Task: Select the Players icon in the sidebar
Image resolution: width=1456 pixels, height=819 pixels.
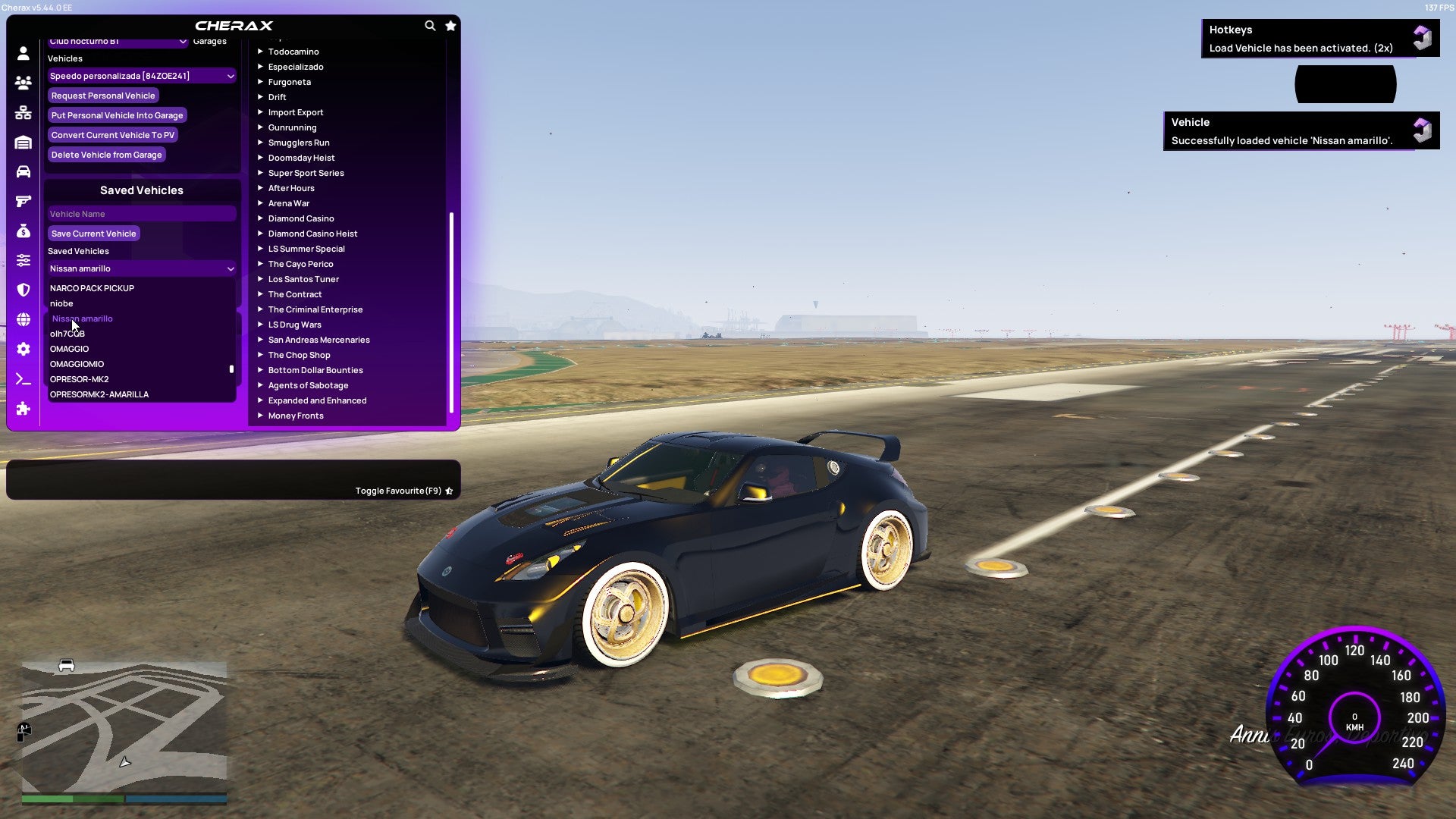Action: (x=23, y=83)
